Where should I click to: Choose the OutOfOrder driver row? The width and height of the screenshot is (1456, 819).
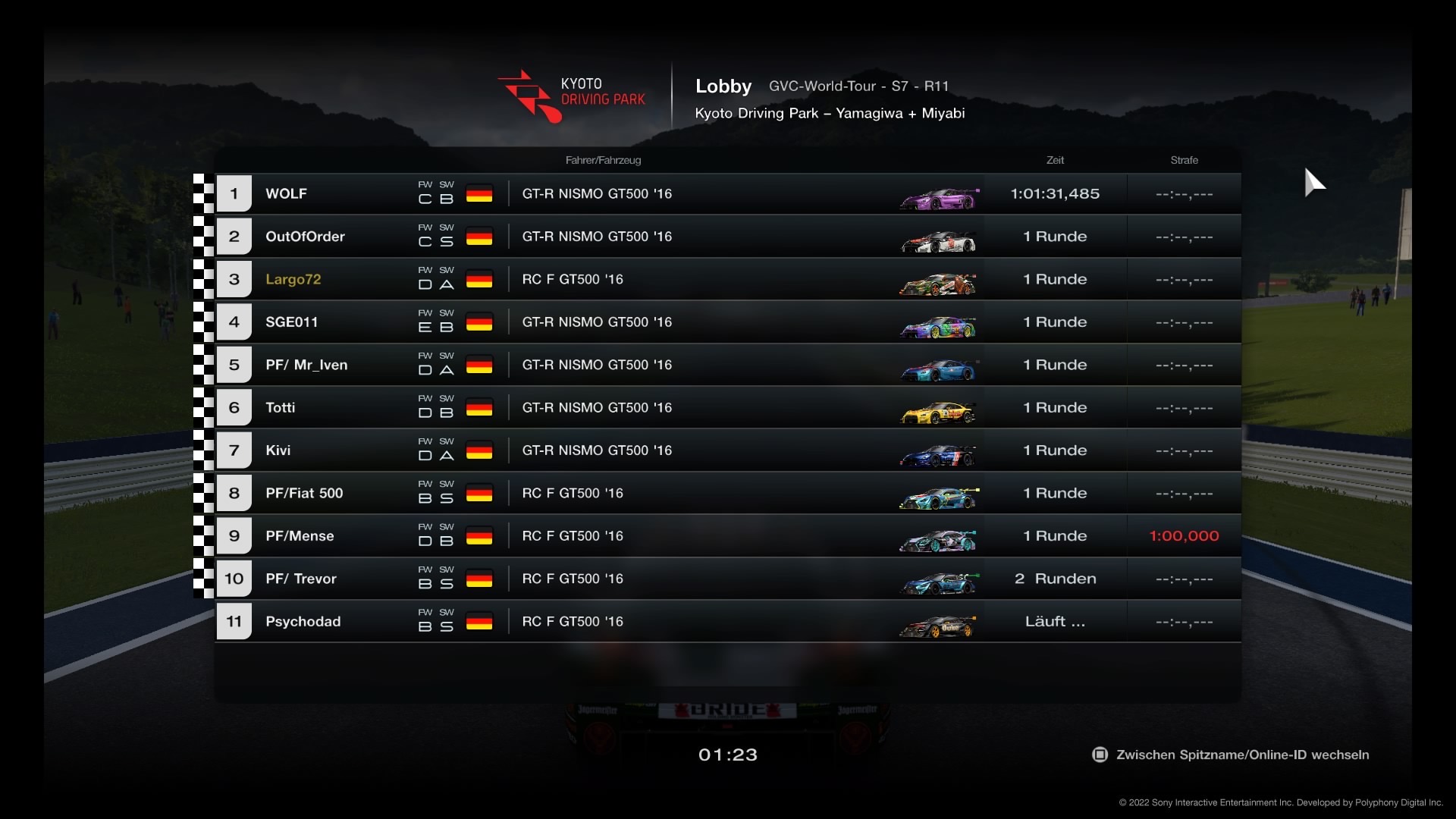[728, 237]
